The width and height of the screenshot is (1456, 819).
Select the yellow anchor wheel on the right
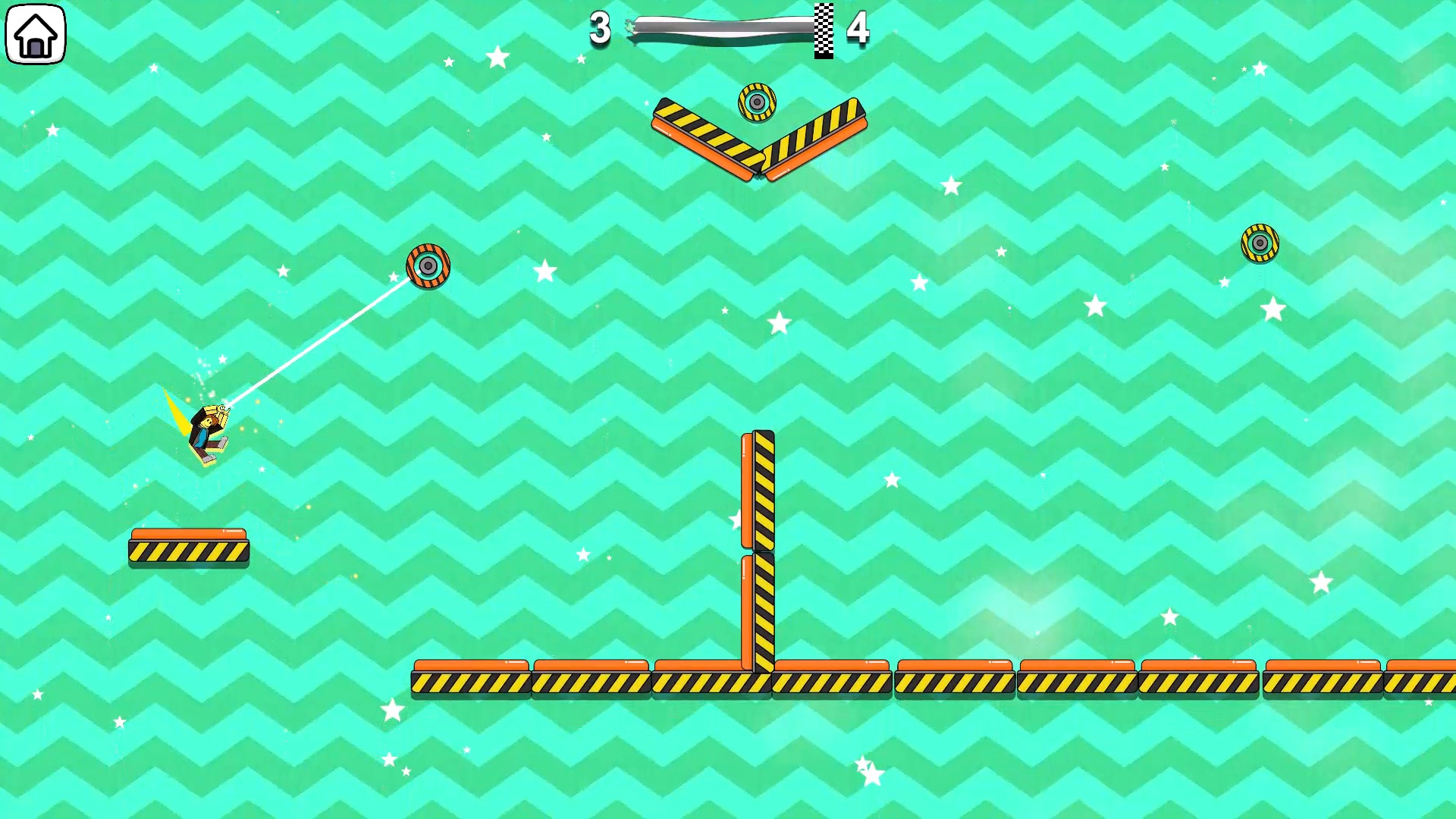(1259, 243)
